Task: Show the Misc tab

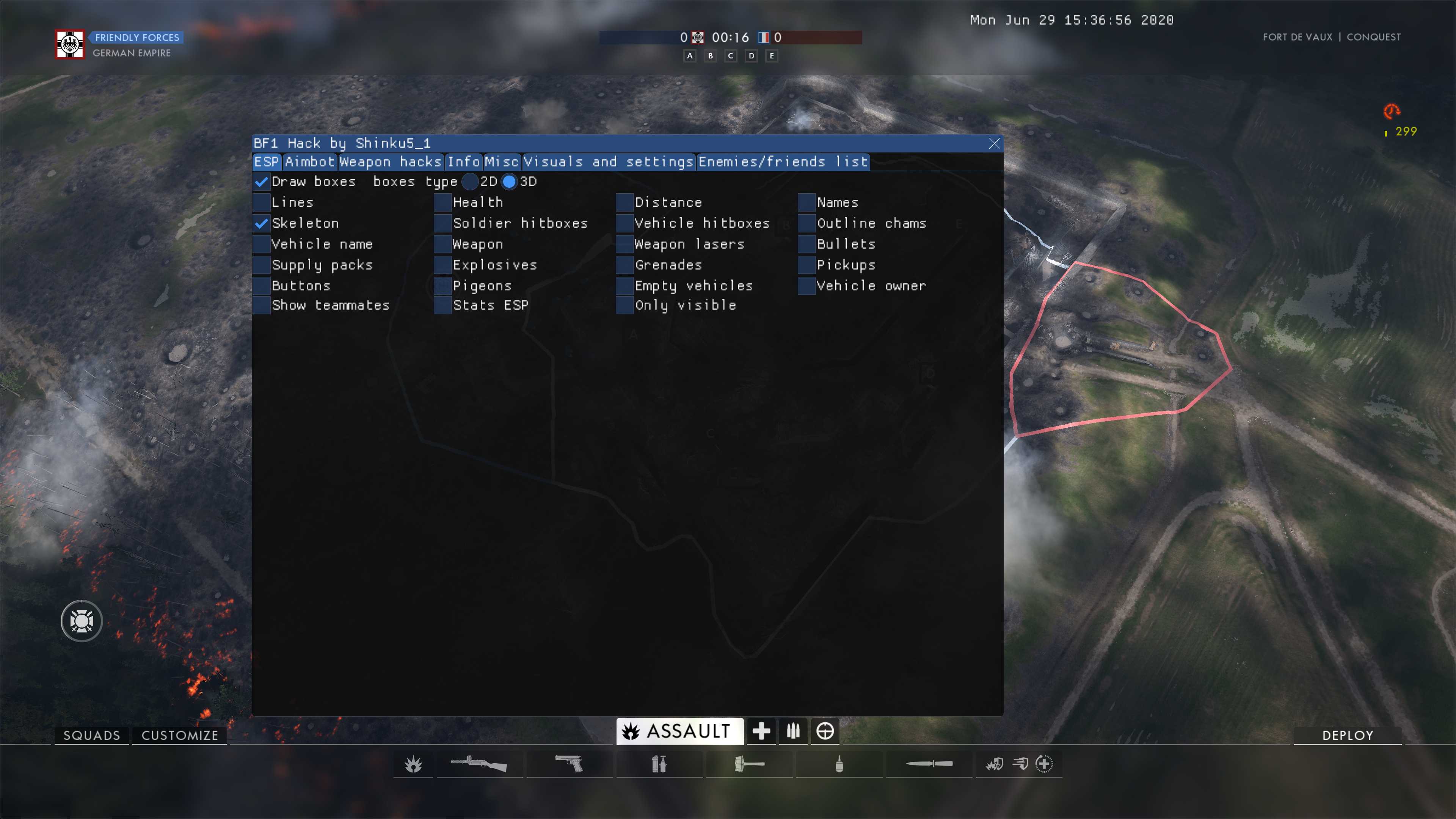Action: pyautogui.click(x=501, y=162)
